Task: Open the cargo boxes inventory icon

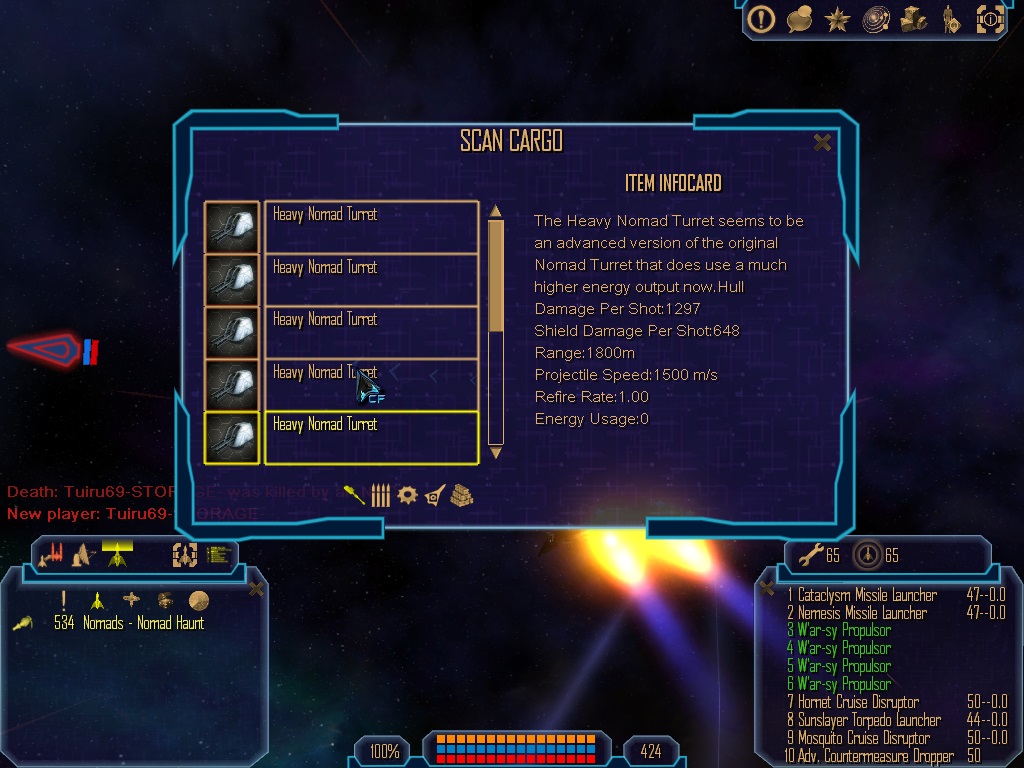Action: tap(913, 19)
